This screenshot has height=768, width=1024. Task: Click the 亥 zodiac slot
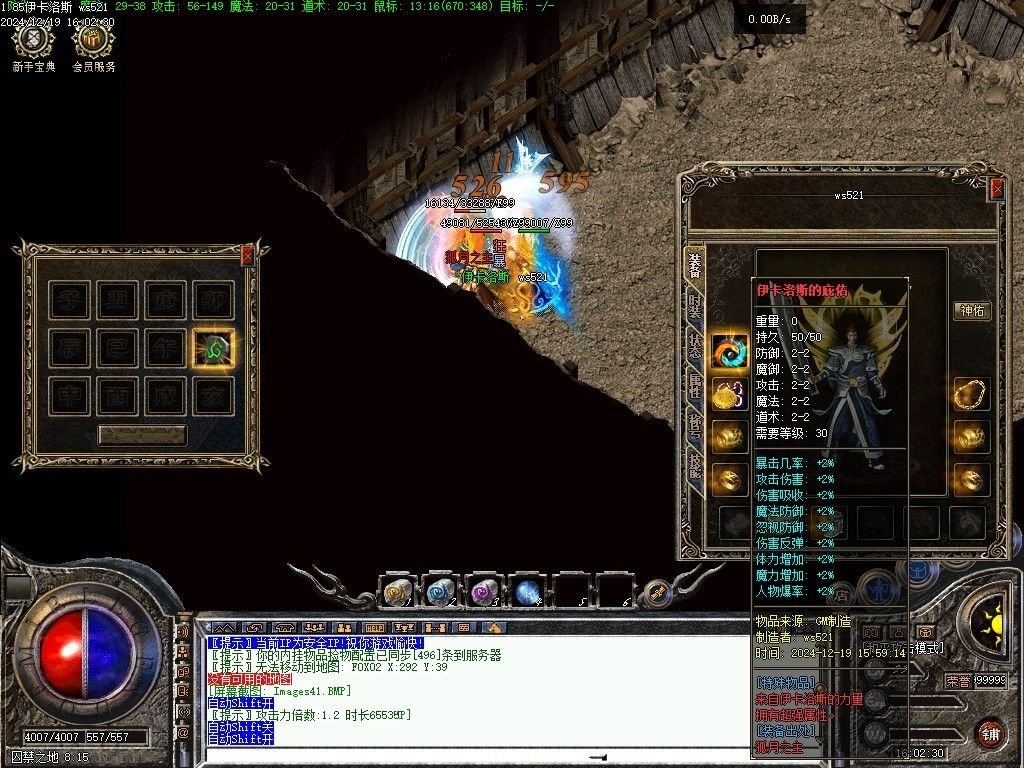coord(214,397)
